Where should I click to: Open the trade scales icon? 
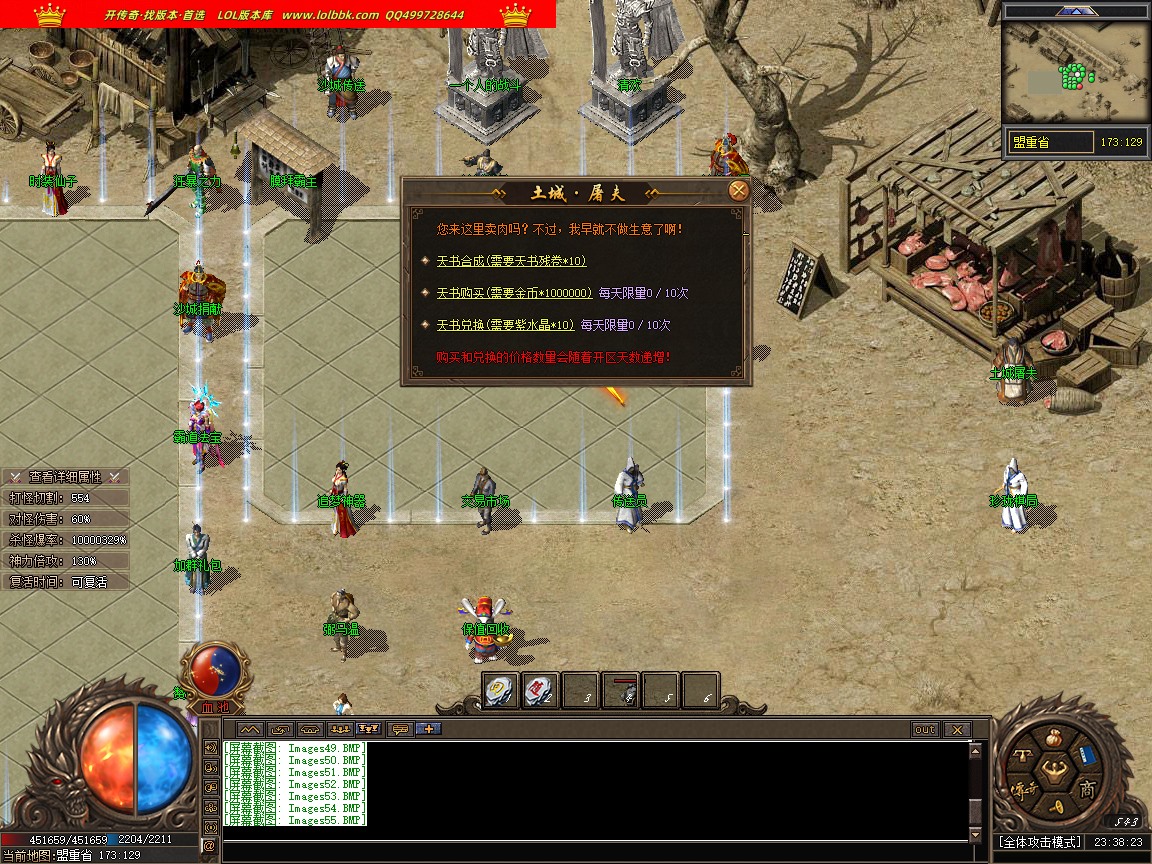[1023, 755]
